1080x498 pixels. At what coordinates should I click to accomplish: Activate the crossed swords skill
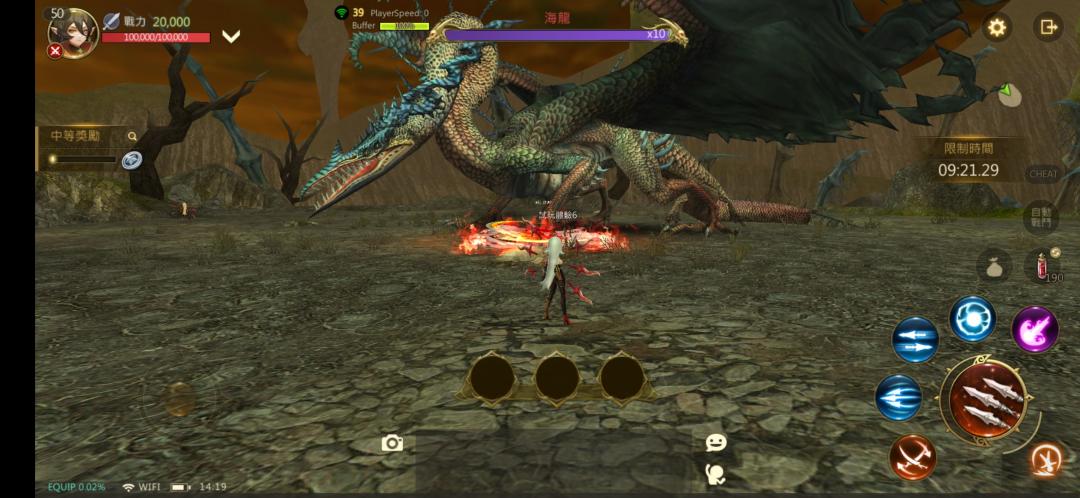point(912,456)
